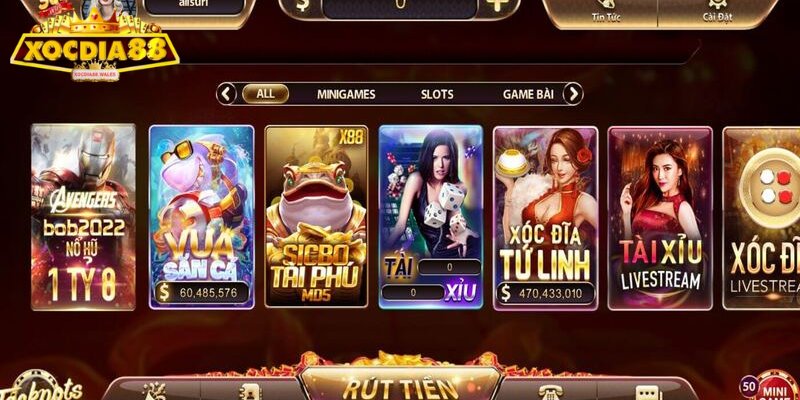Image resolution: width=800 pixels, height=400 pixels.
Task: Click the right arrow beside category tabs
Action: pos(572,94)
